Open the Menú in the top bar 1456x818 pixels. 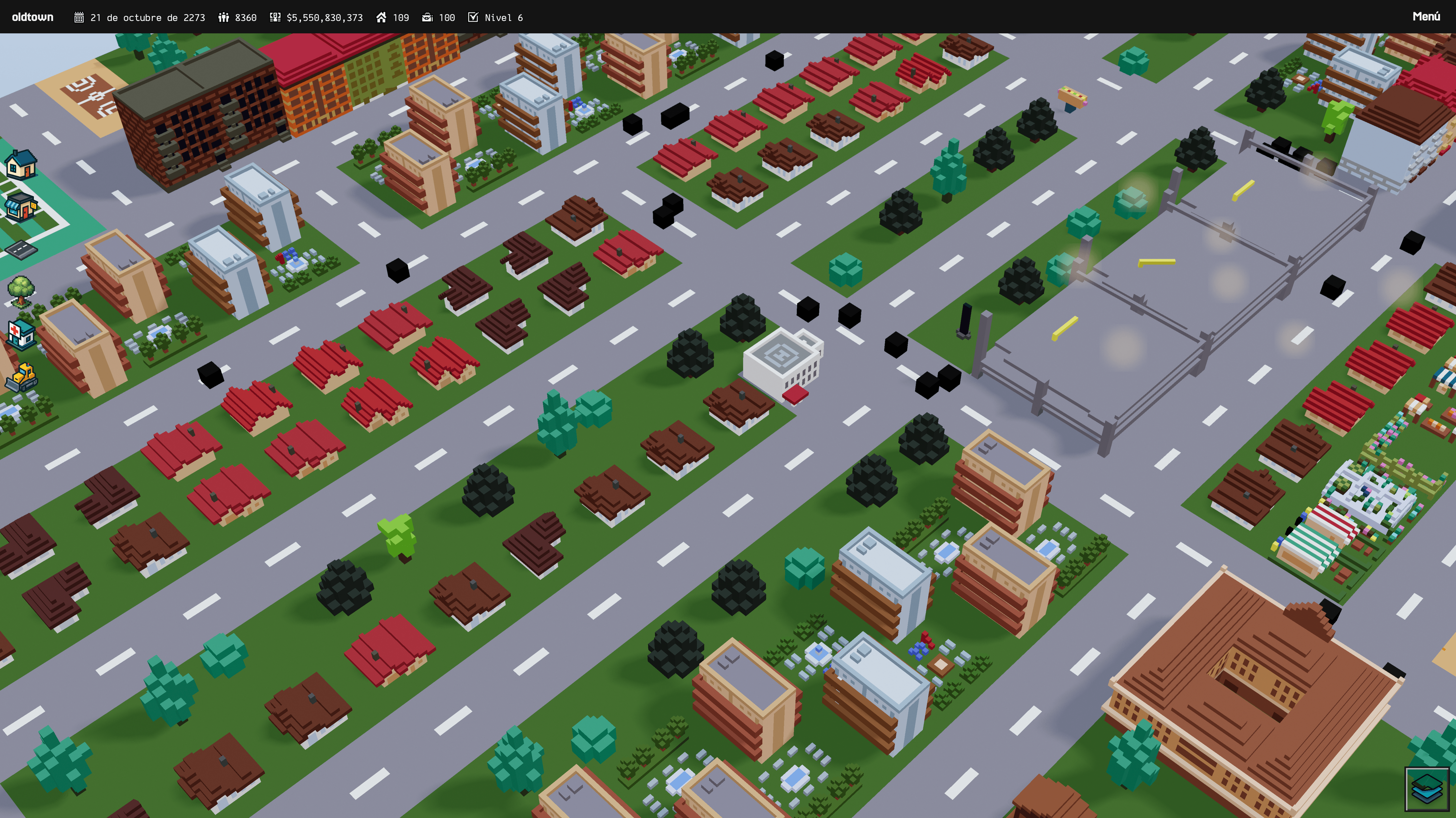(1425, 17)
